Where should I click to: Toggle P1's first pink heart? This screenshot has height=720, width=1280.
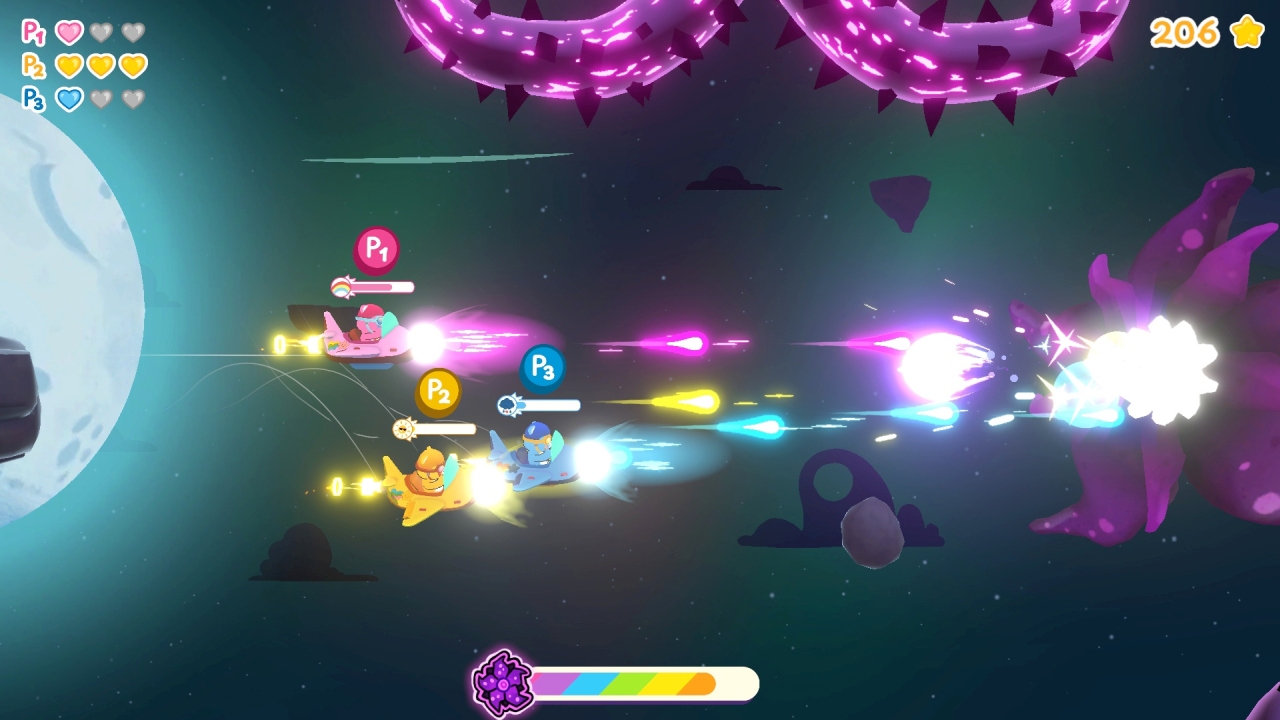point(69,31)
